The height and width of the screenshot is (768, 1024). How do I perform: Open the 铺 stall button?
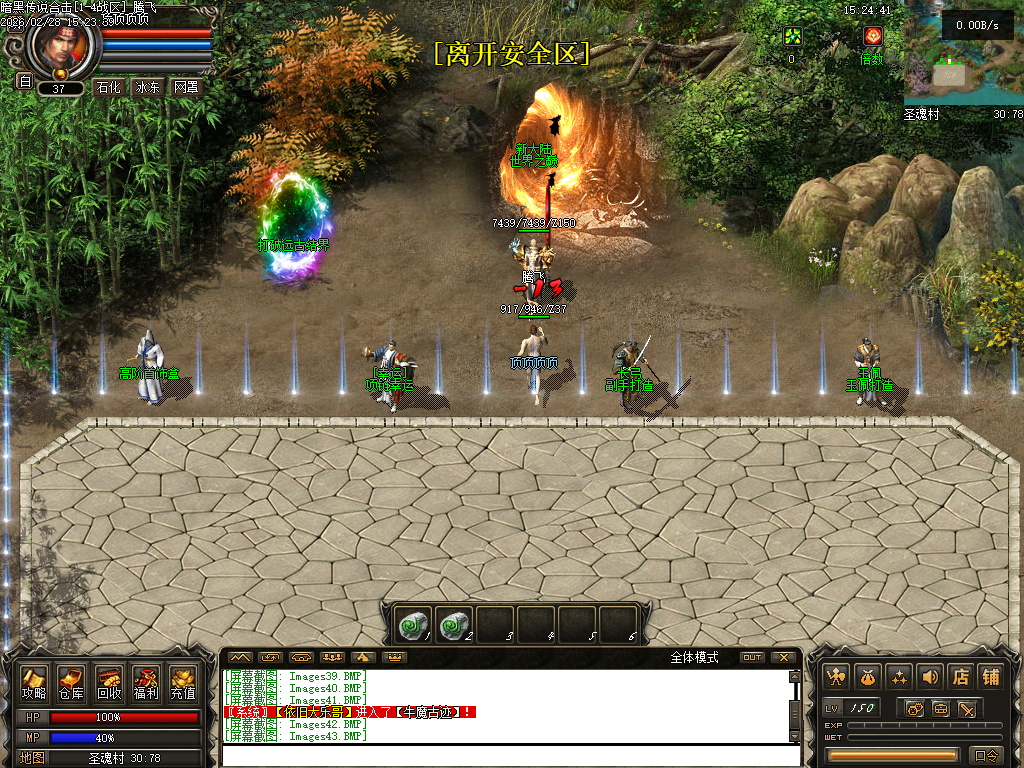click(x=990, y=677)
